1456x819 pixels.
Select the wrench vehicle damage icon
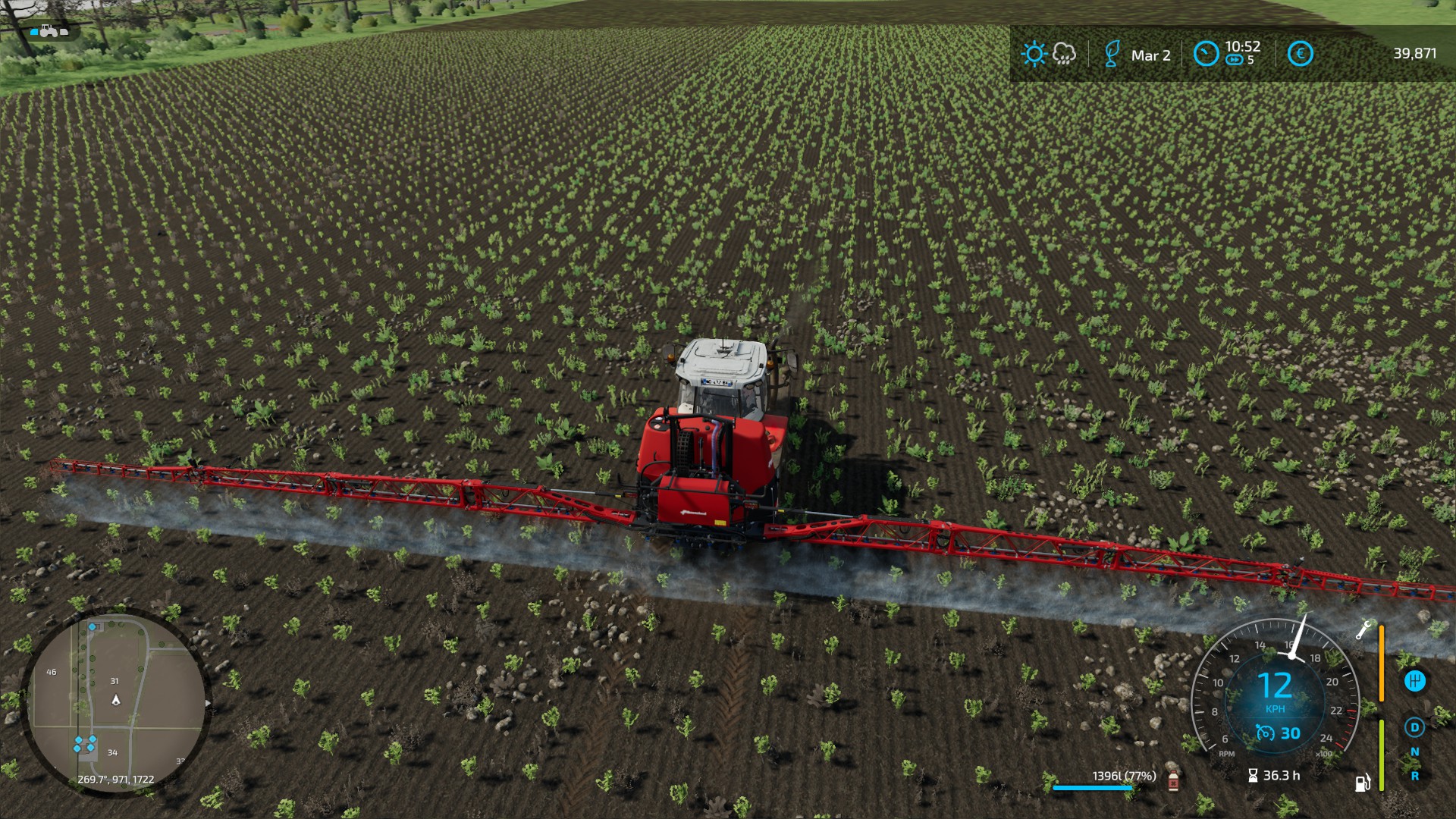pos(1363,629)
